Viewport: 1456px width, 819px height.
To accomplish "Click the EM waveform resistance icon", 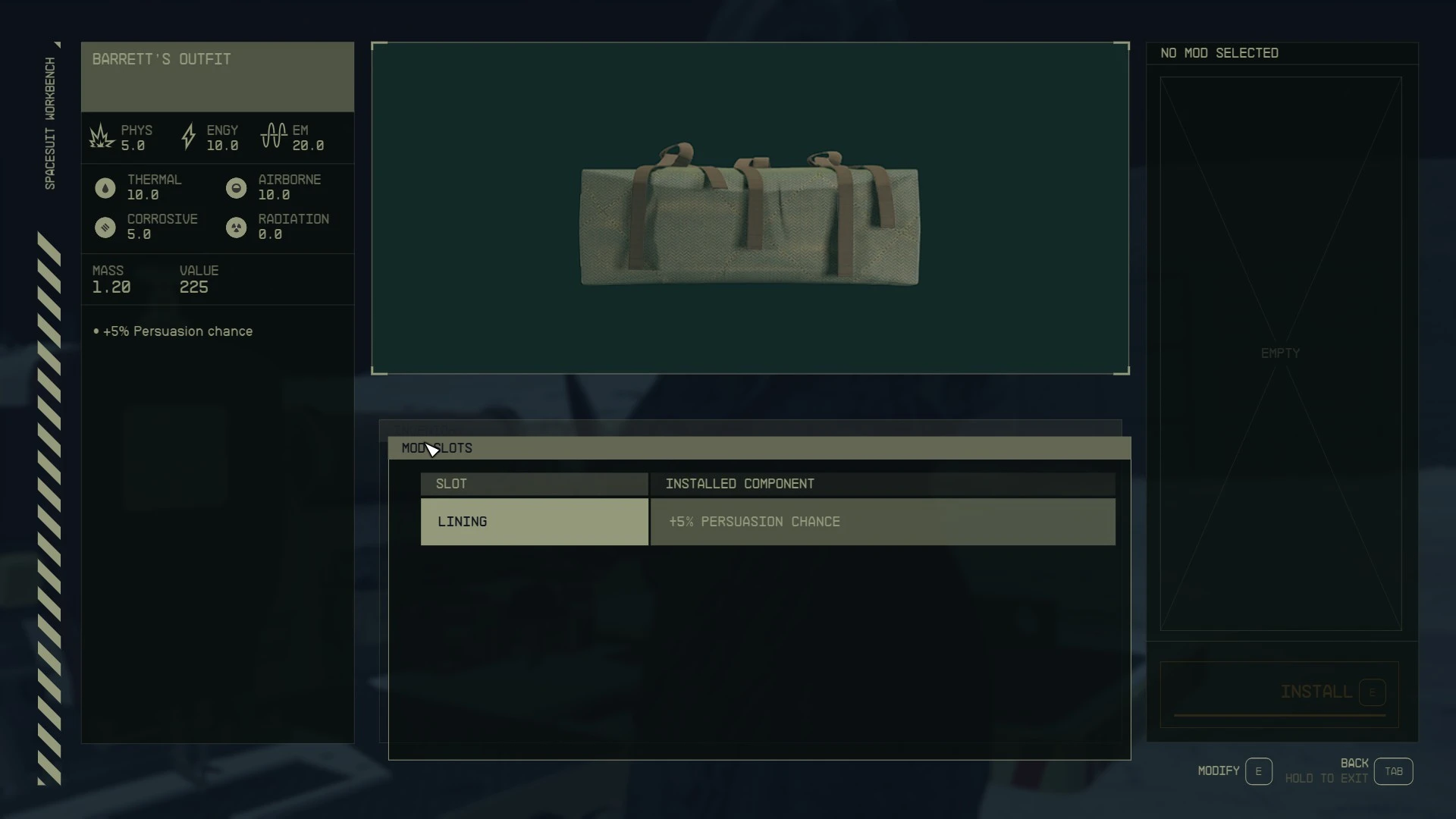I will (273, 136).
